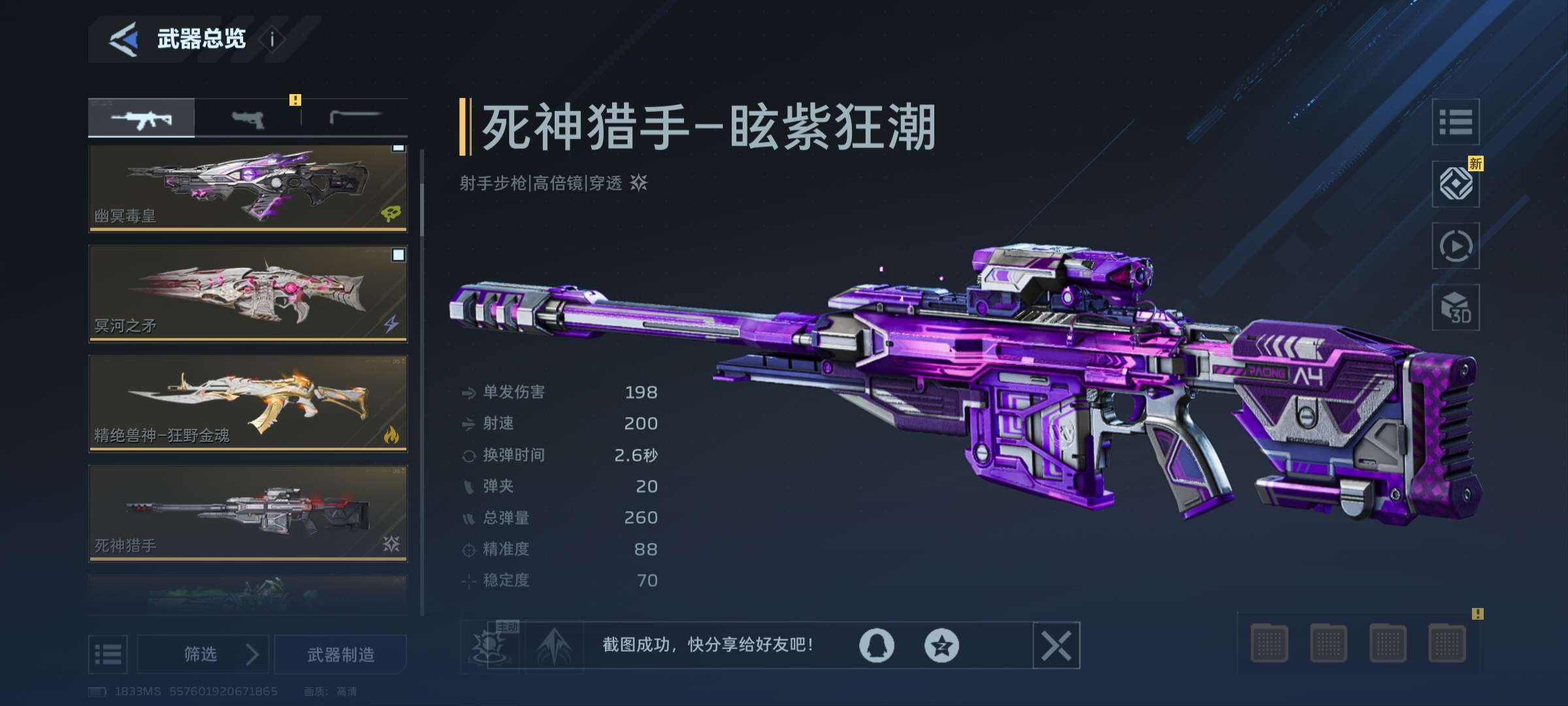Open the skin icon marked 新
This screenshot has height=706, width=1568.
click(1456, 184)
